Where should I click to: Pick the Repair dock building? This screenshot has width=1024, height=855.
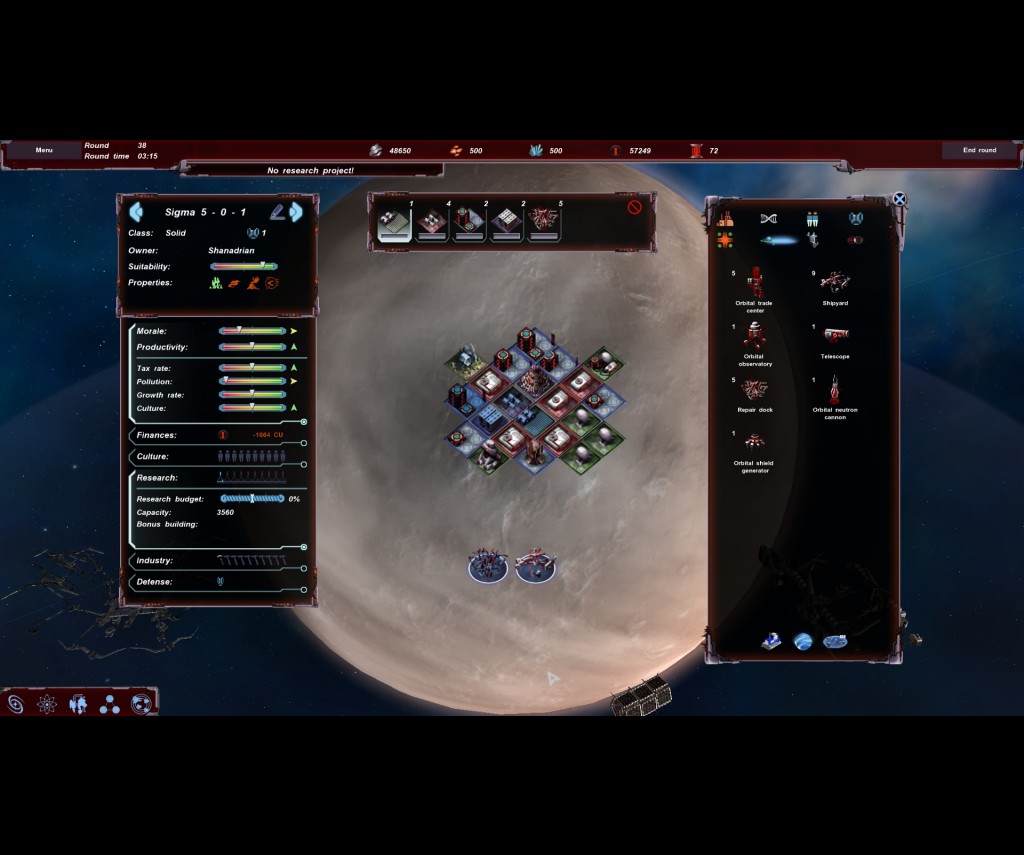pos(754,390)
